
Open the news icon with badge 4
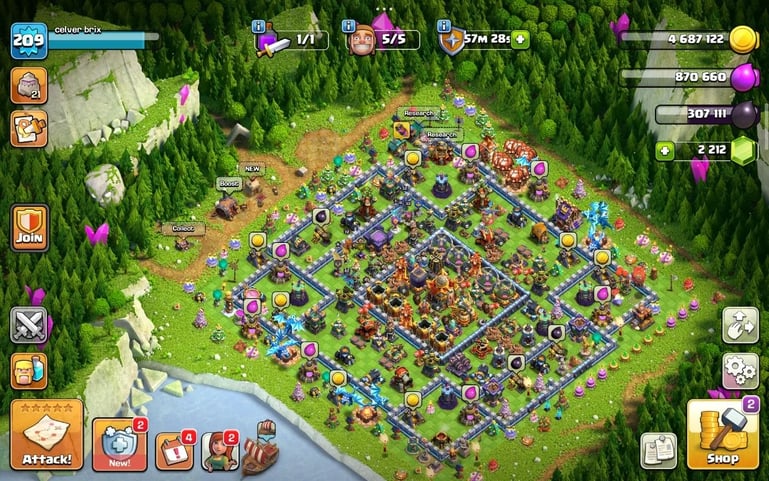(174, 449)
